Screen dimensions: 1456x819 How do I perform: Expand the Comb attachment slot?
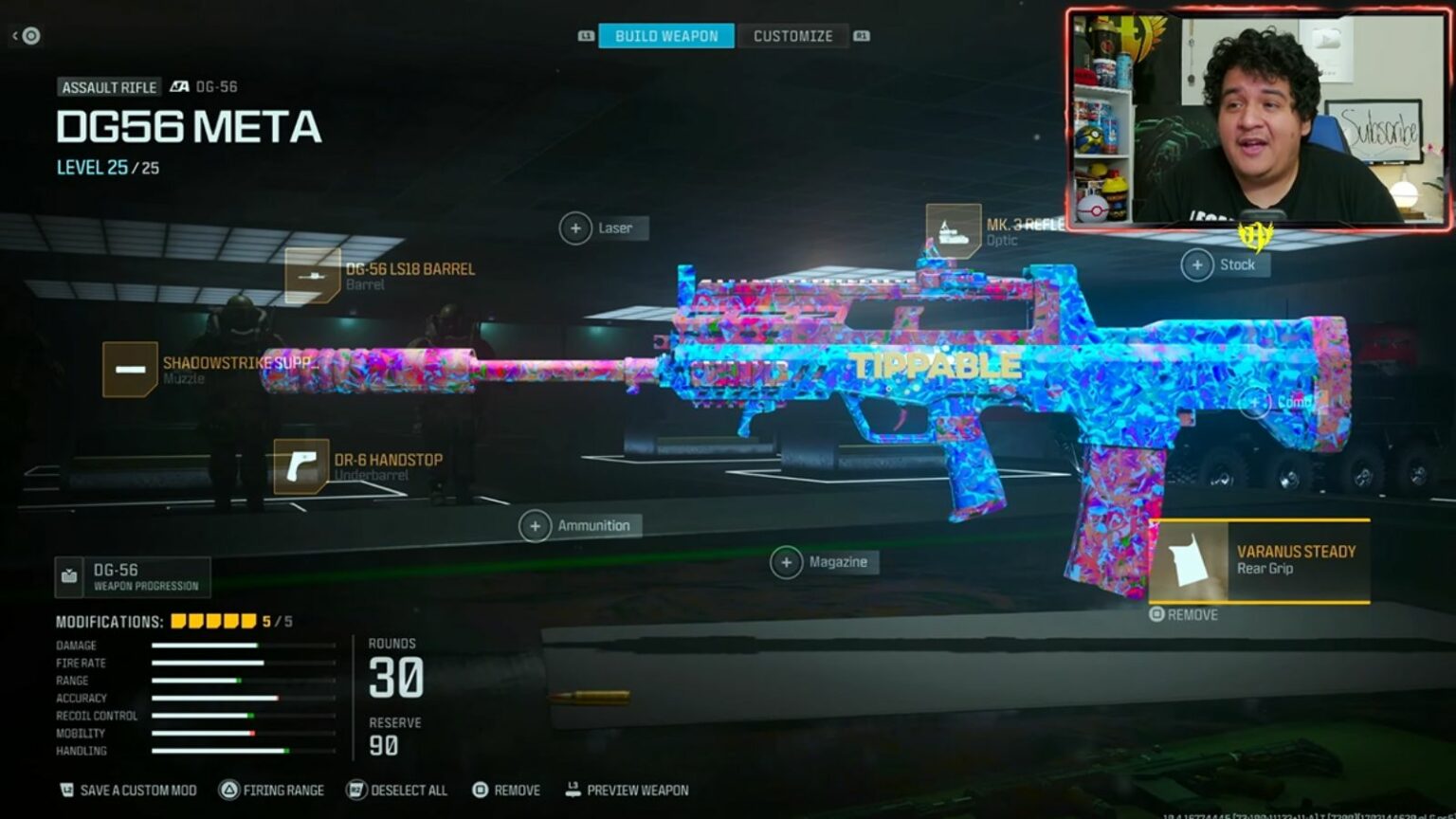[x=1255, y=401]
